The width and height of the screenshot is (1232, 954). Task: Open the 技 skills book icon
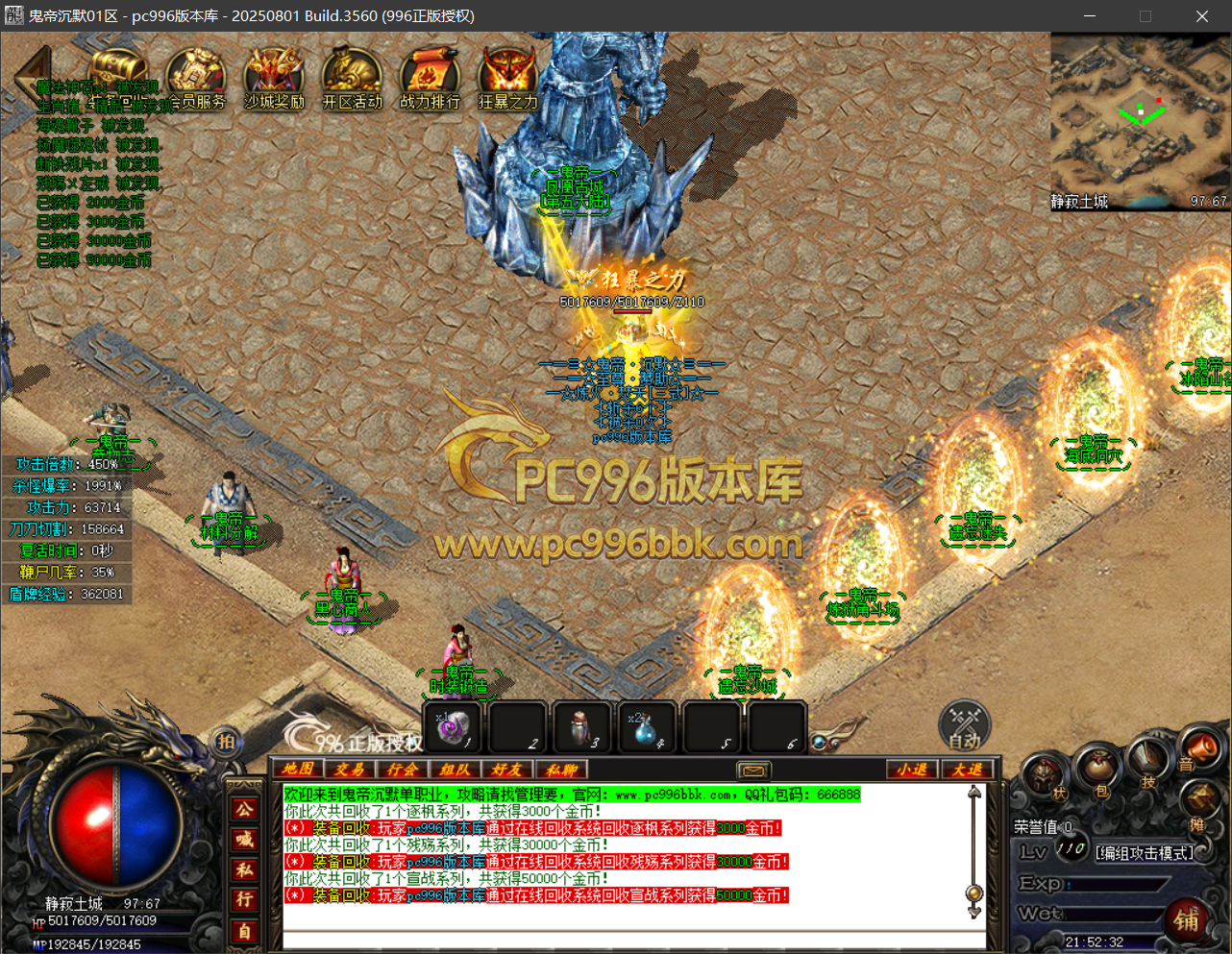[1148, 761]
